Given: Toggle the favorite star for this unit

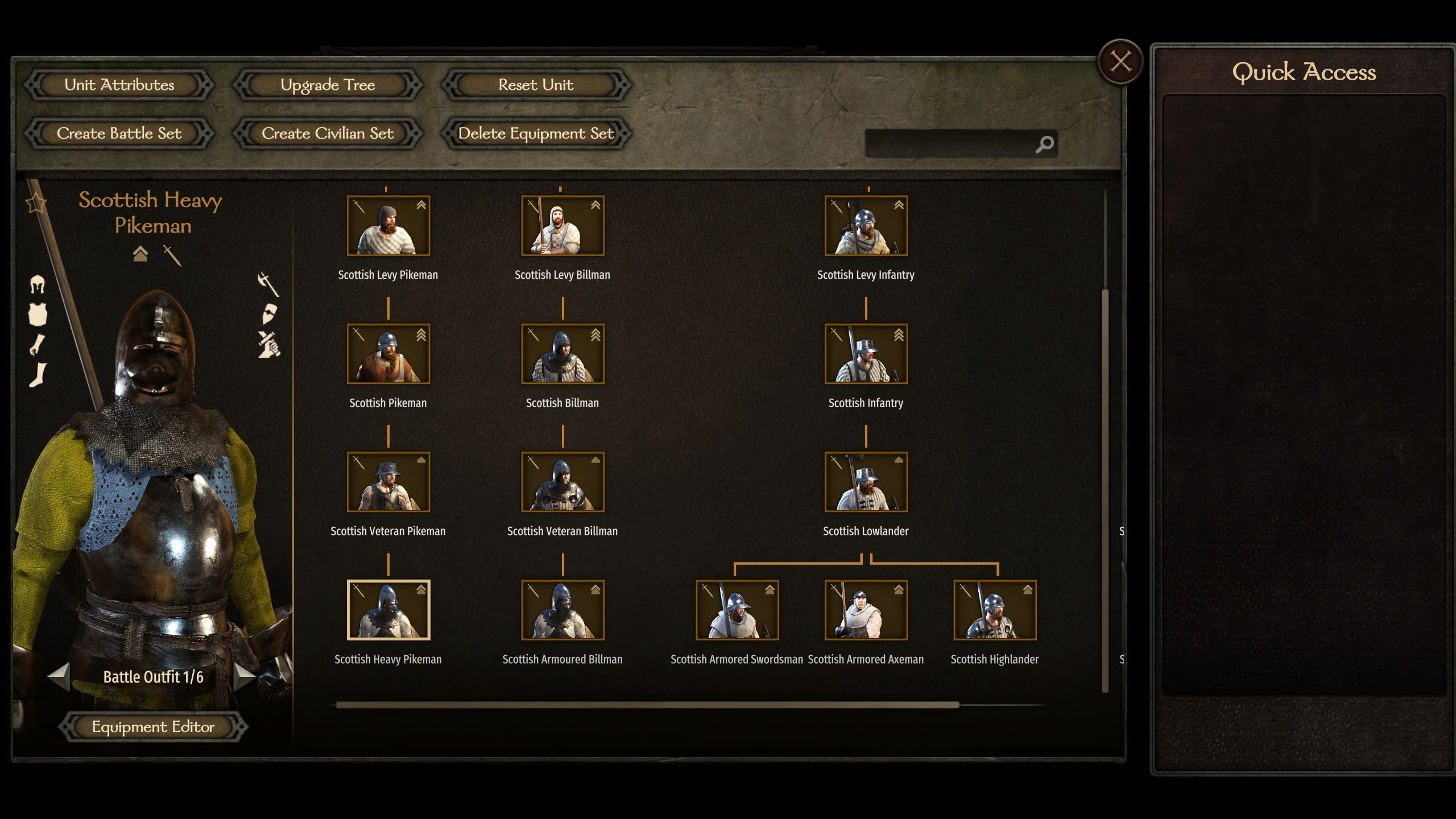Looking at the screenshot, I should pos(36,202).
